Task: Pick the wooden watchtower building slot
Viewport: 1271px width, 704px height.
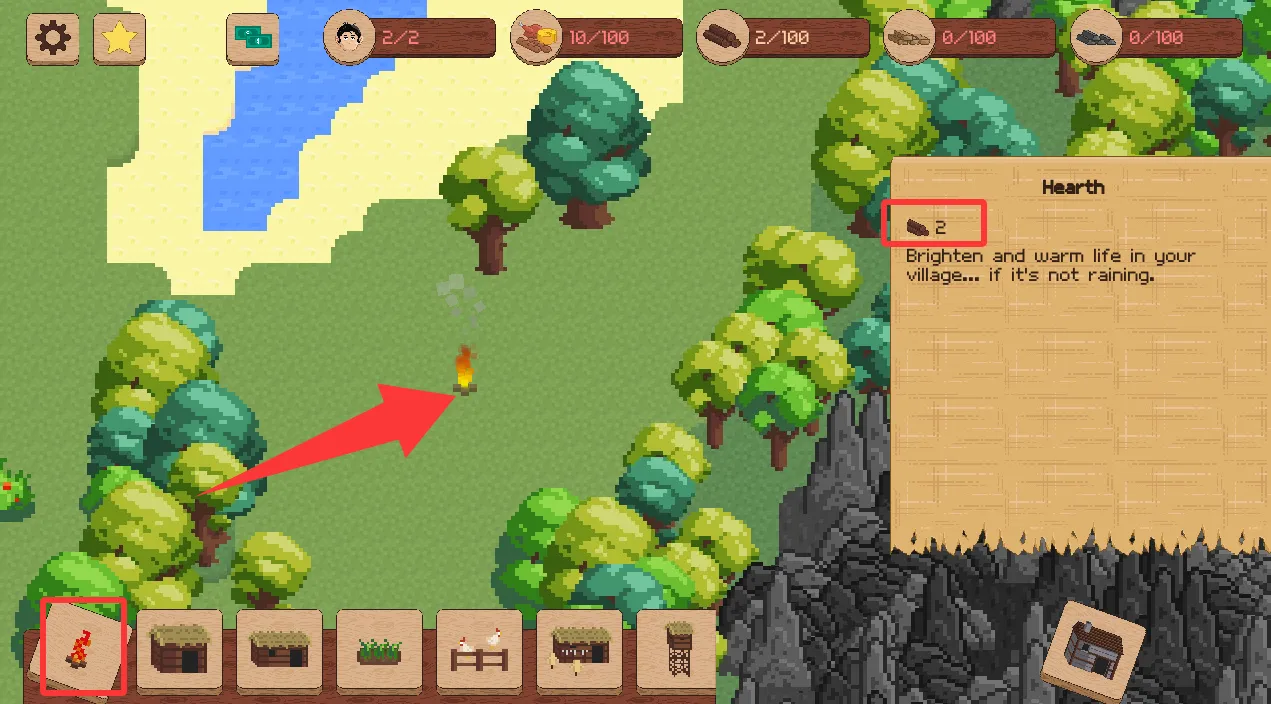Action: [x=678, y=648]
